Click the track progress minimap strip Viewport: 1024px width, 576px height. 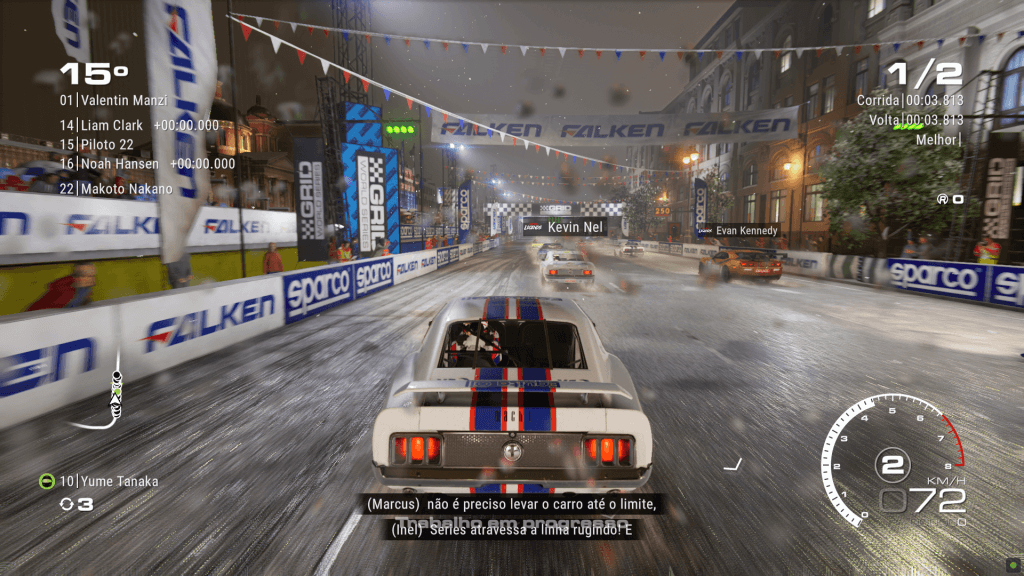pyautogui.click(x=116, y=391)
